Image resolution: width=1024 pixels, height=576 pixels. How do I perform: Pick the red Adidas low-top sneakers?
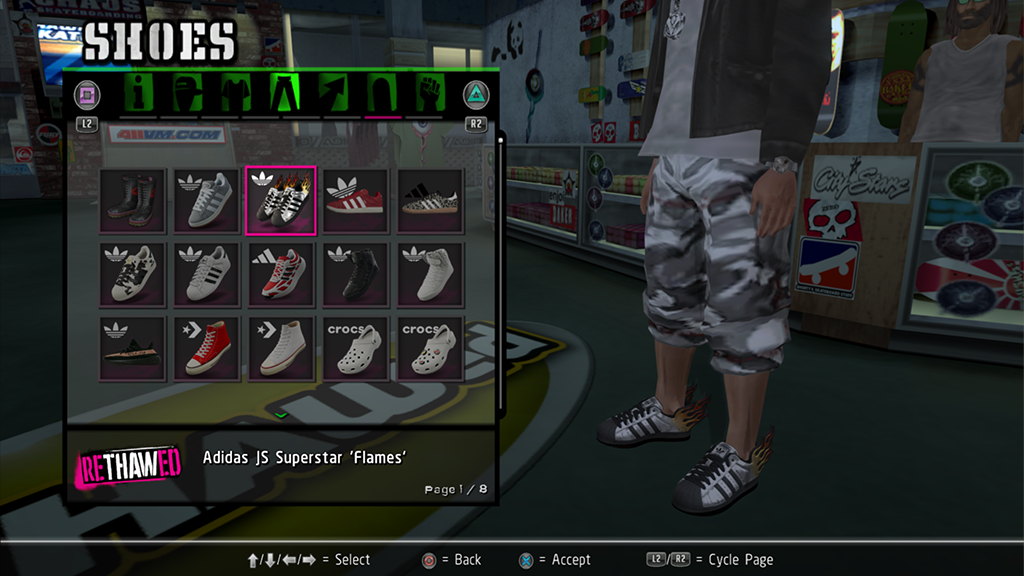pyautogui.click(x=355, y=201)
